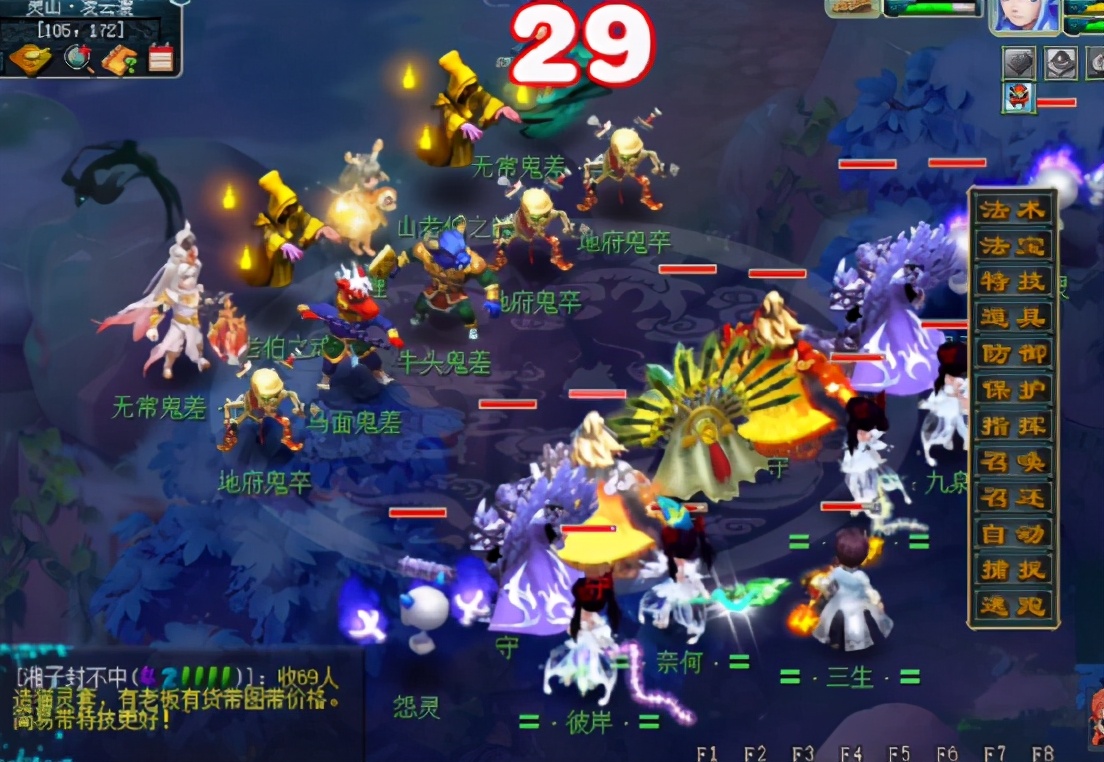Click the magnifying glass world map icon

(78, 58)
